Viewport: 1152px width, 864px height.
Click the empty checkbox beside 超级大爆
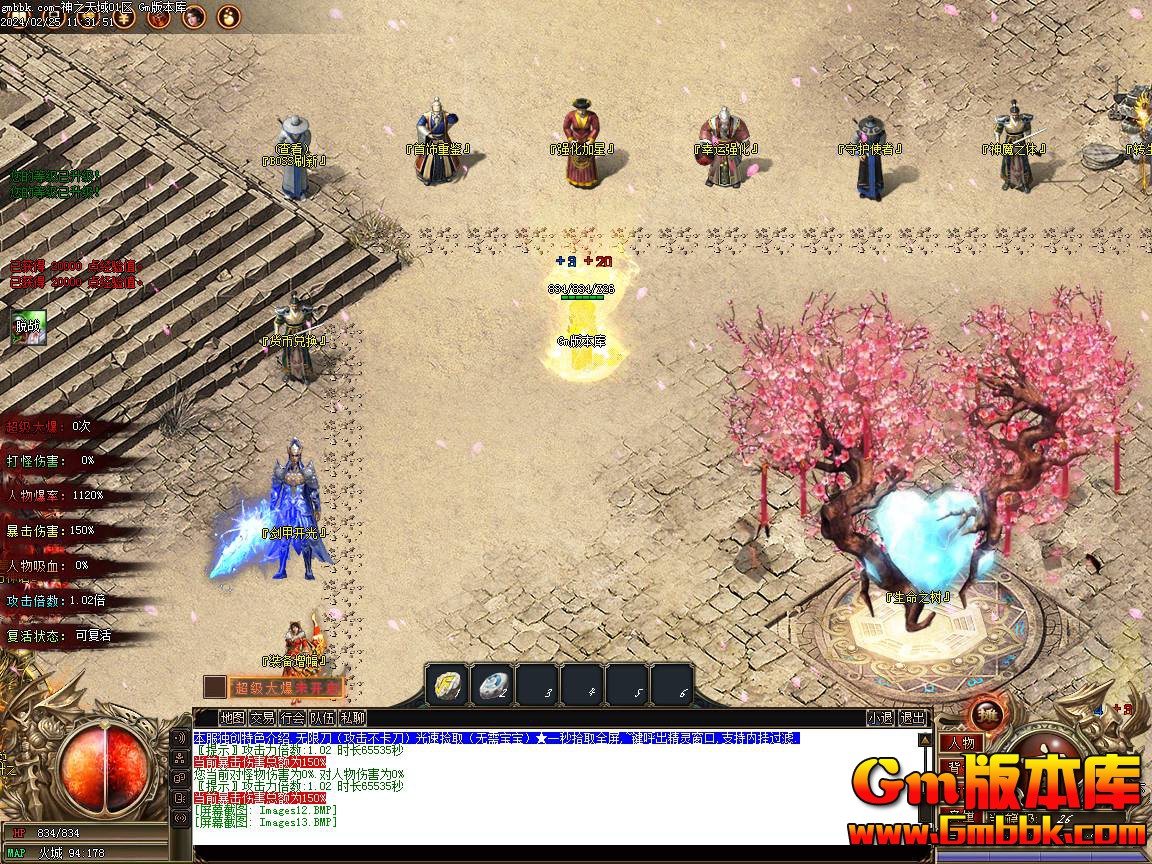tap(214, 687)
